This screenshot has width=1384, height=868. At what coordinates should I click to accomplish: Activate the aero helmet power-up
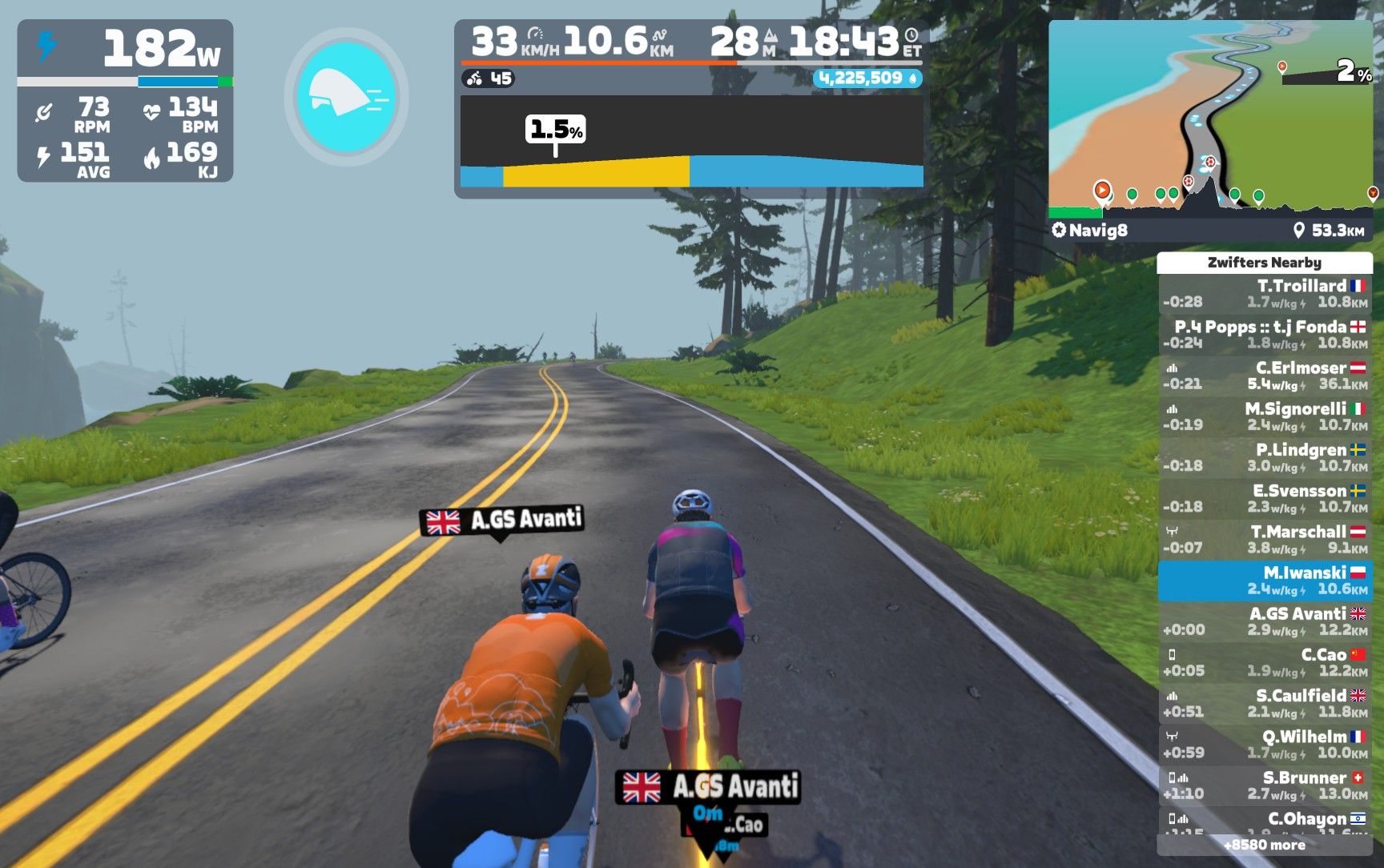(346, 97)
